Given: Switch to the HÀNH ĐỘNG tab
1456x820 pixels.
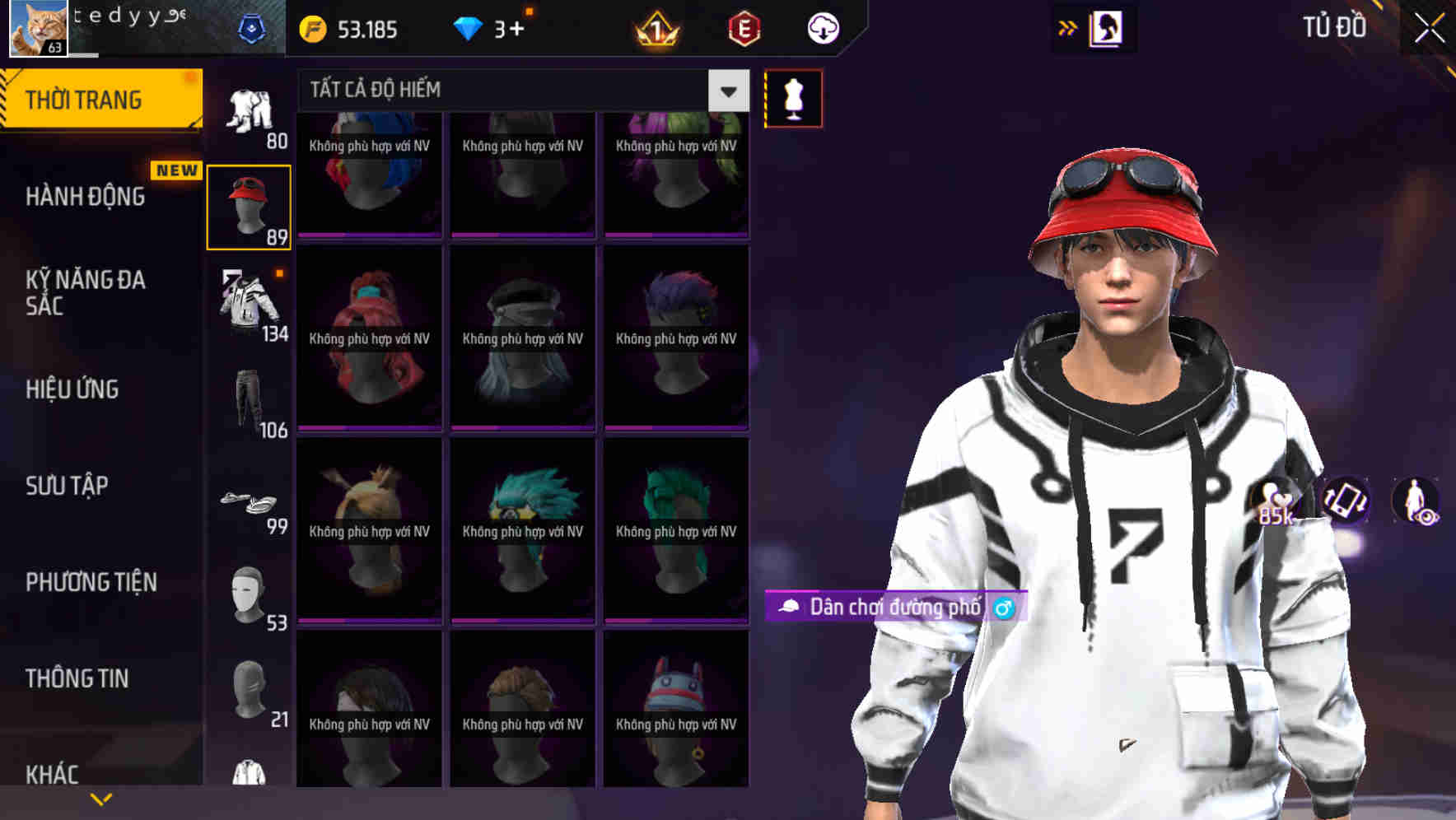Looking at the screenshot, I should (x=86, y=197).
